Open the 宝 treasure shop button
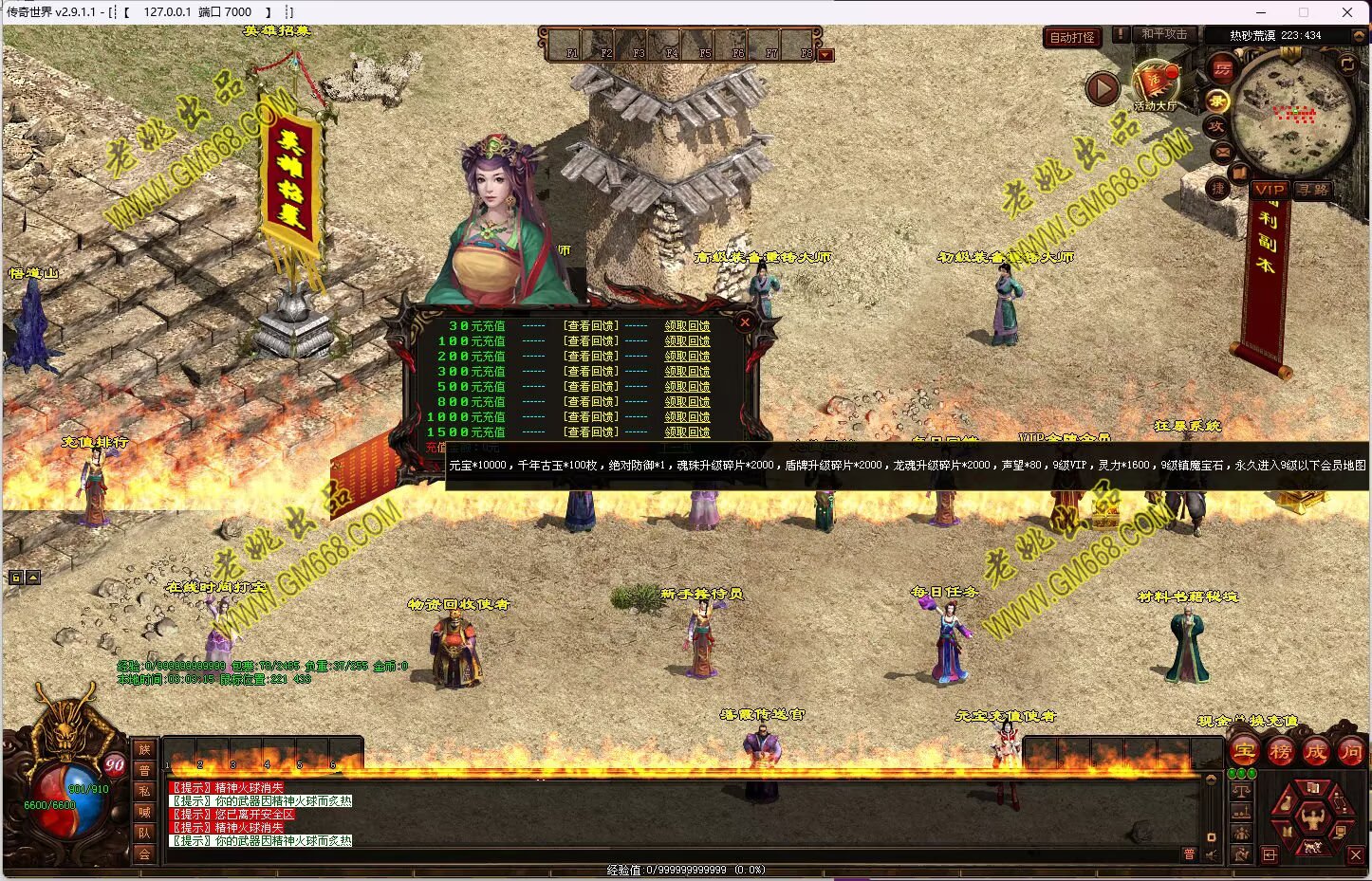The width and height of the screenshot is (1372, 881). coord(1245,752)
